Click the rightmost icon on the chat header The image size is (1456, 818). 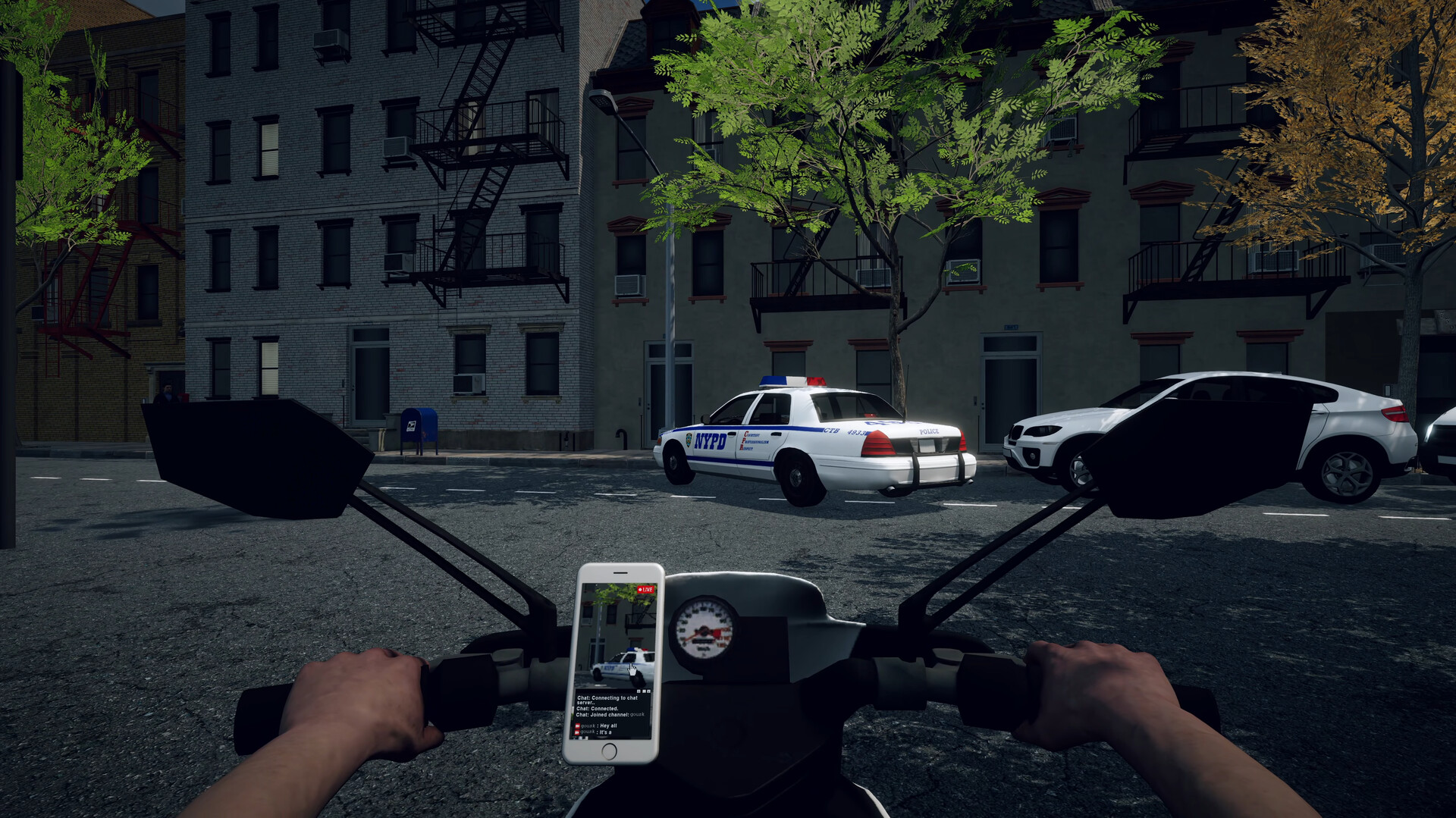(x=648, y=691)
